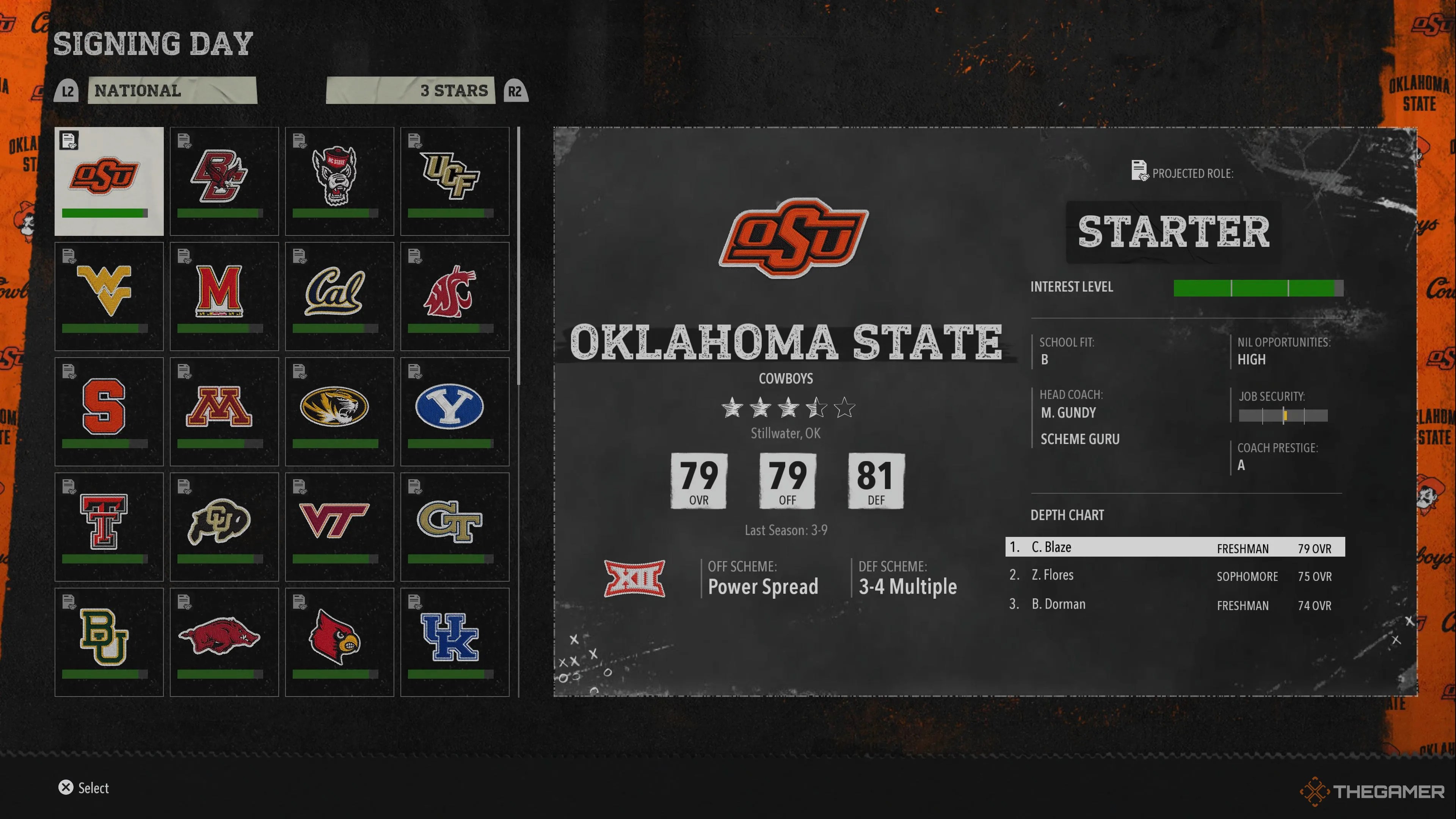Pick the Minnesota team tile
The width and height of the screenshot is (1456, 819).
(224, 411)
